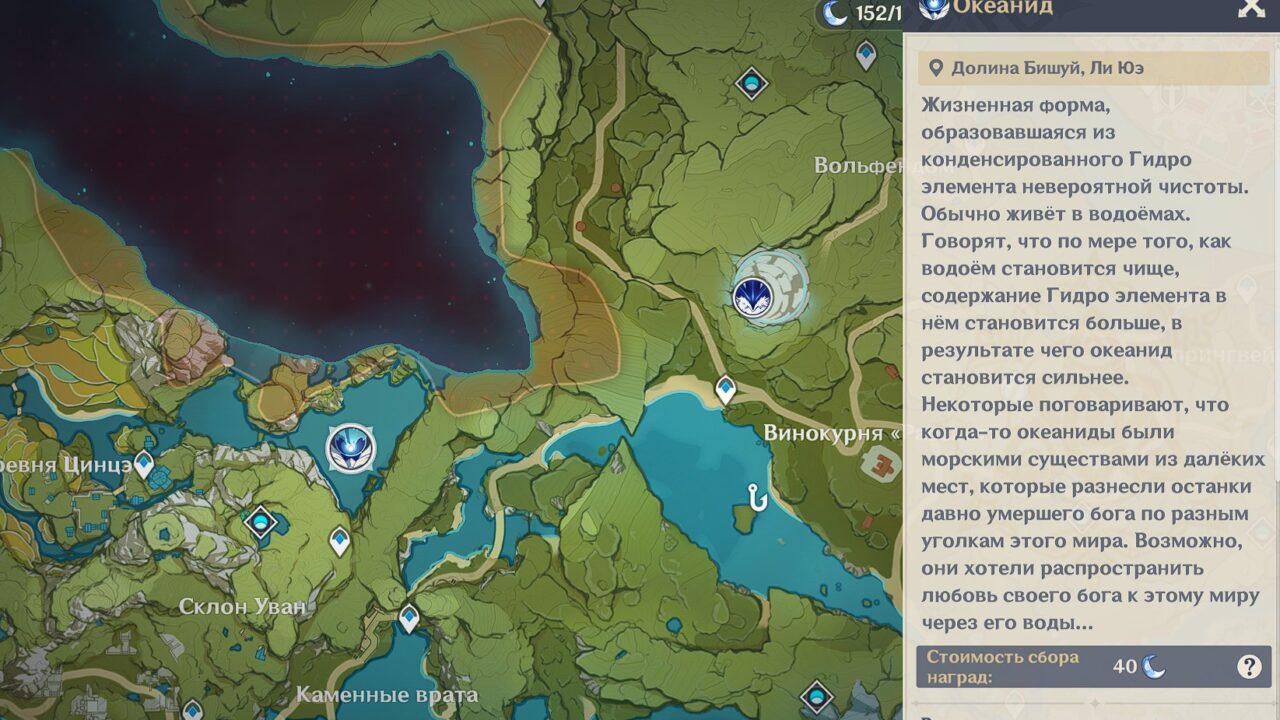Select the Oceanid emblem marker in the western lake
This screenshot has height=720, width=1280.
click(351, 449)
